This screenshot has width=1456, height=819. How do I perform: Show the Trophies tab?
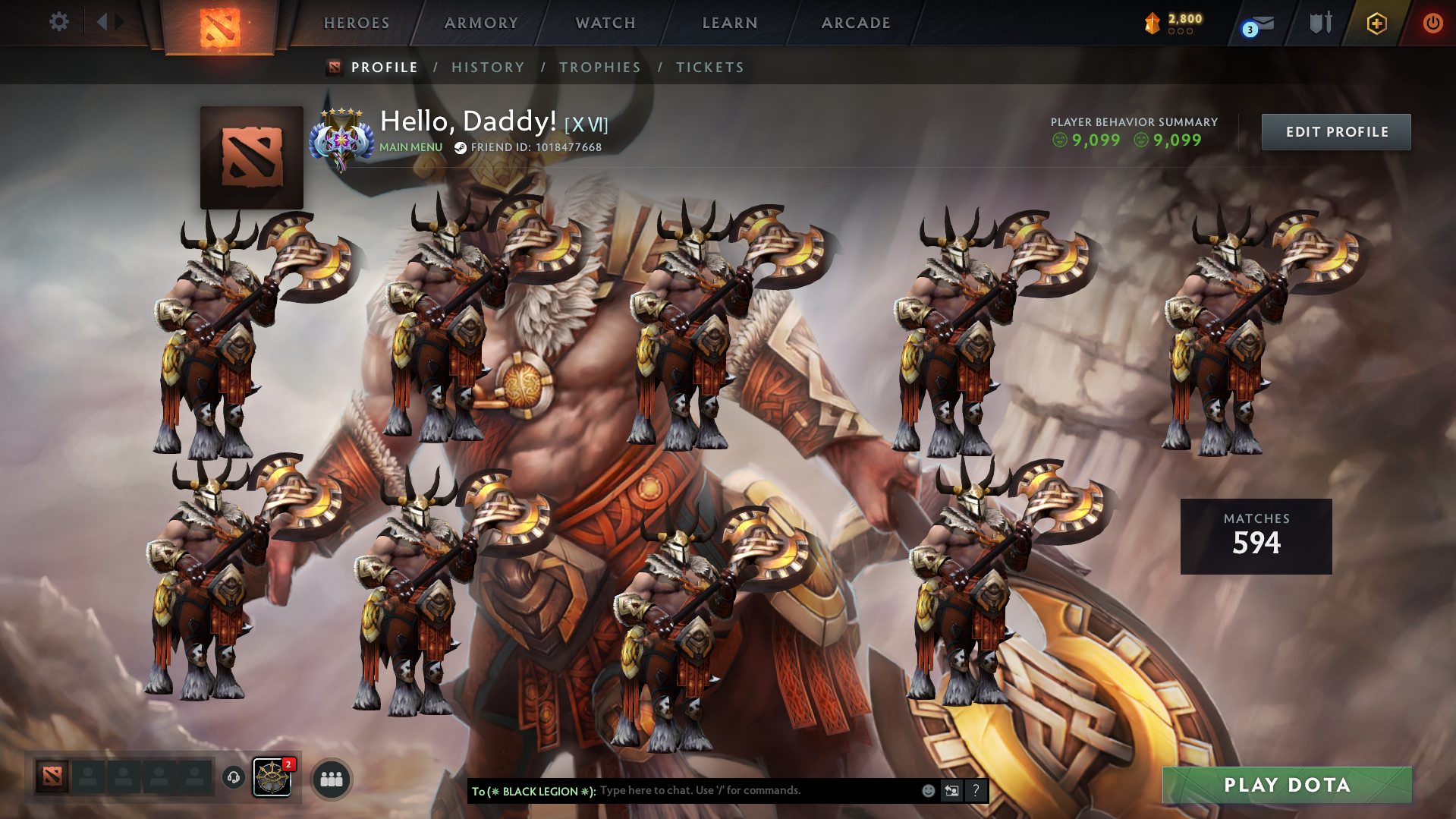pyautogui.click(x=600, y=68)
